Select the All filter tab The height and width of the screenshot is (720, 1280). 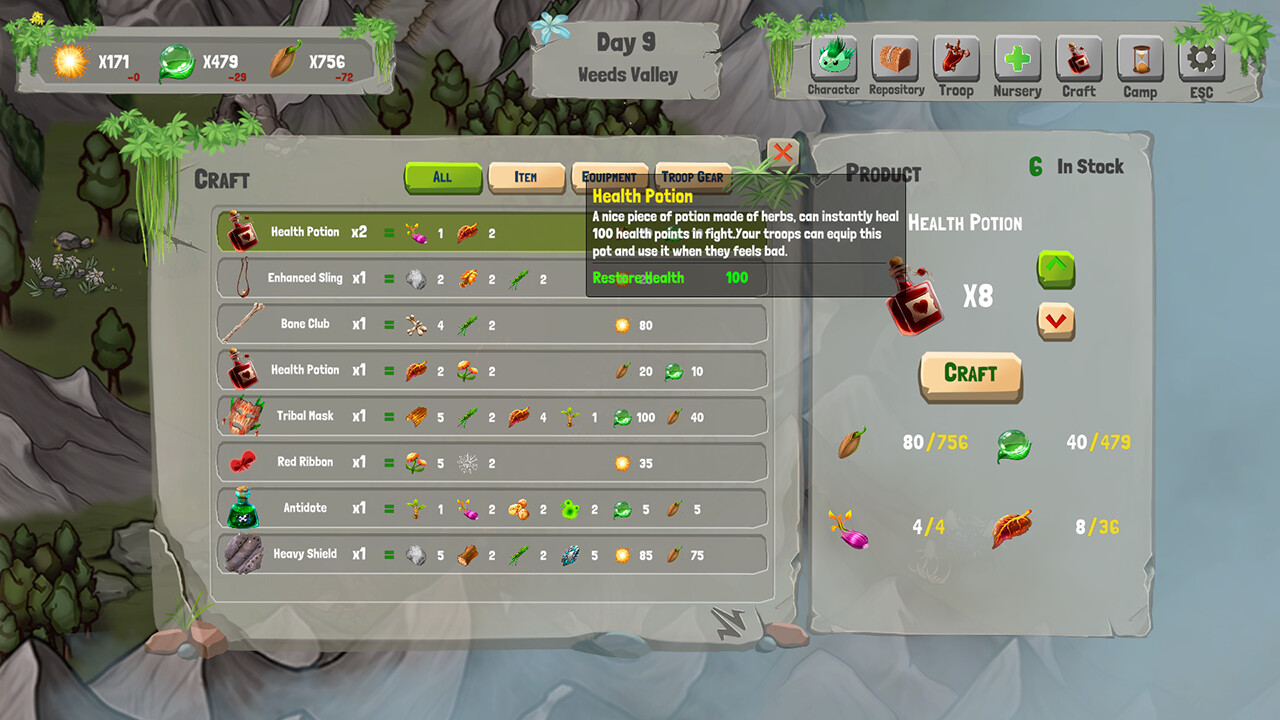point(442,177)
